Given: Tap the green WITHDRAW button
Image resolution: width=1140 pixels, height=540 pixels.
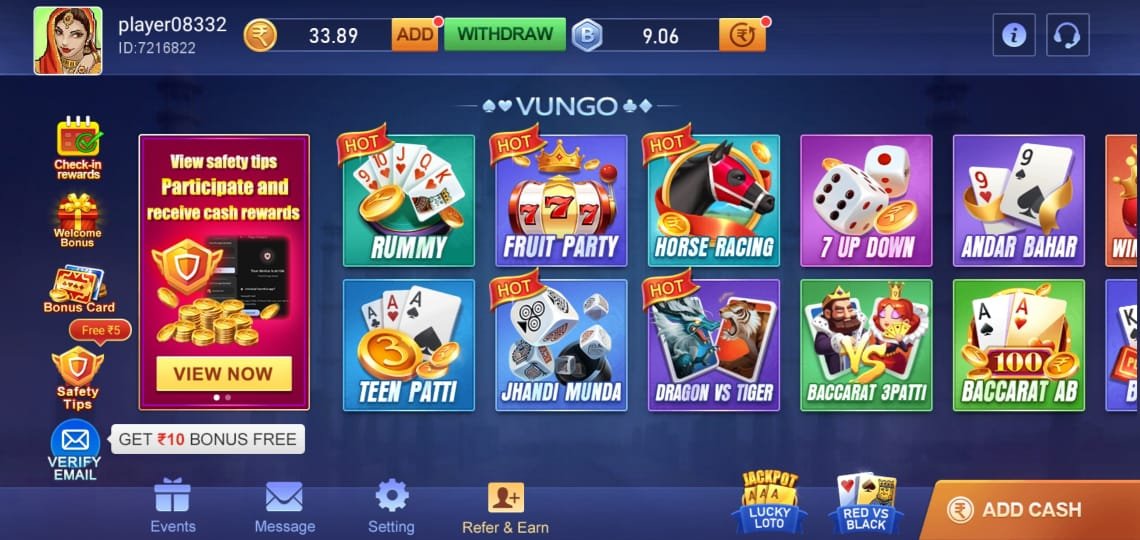Looking at the screenshot, I should [505, 34].
